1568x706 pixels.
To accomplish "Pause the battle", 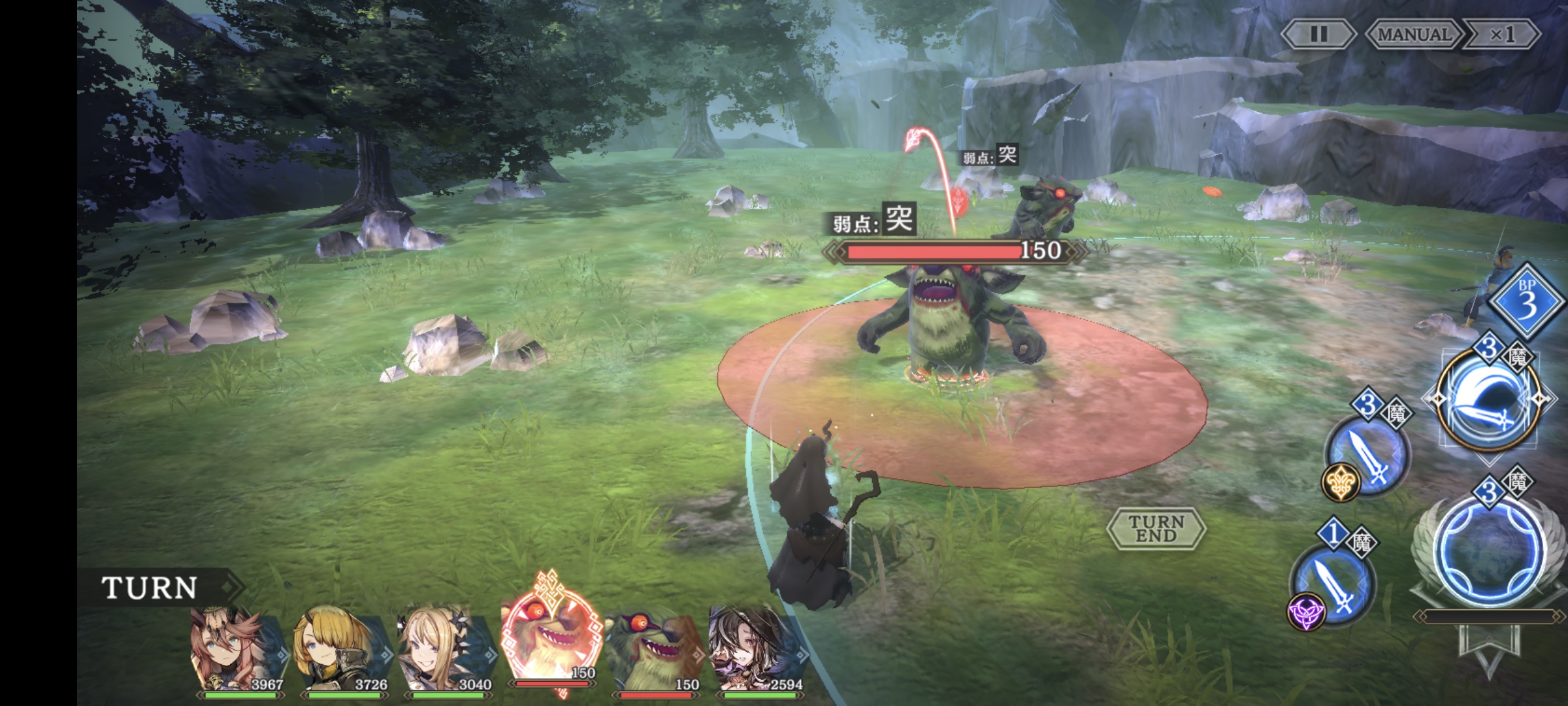I will [x=1318, y=34].
